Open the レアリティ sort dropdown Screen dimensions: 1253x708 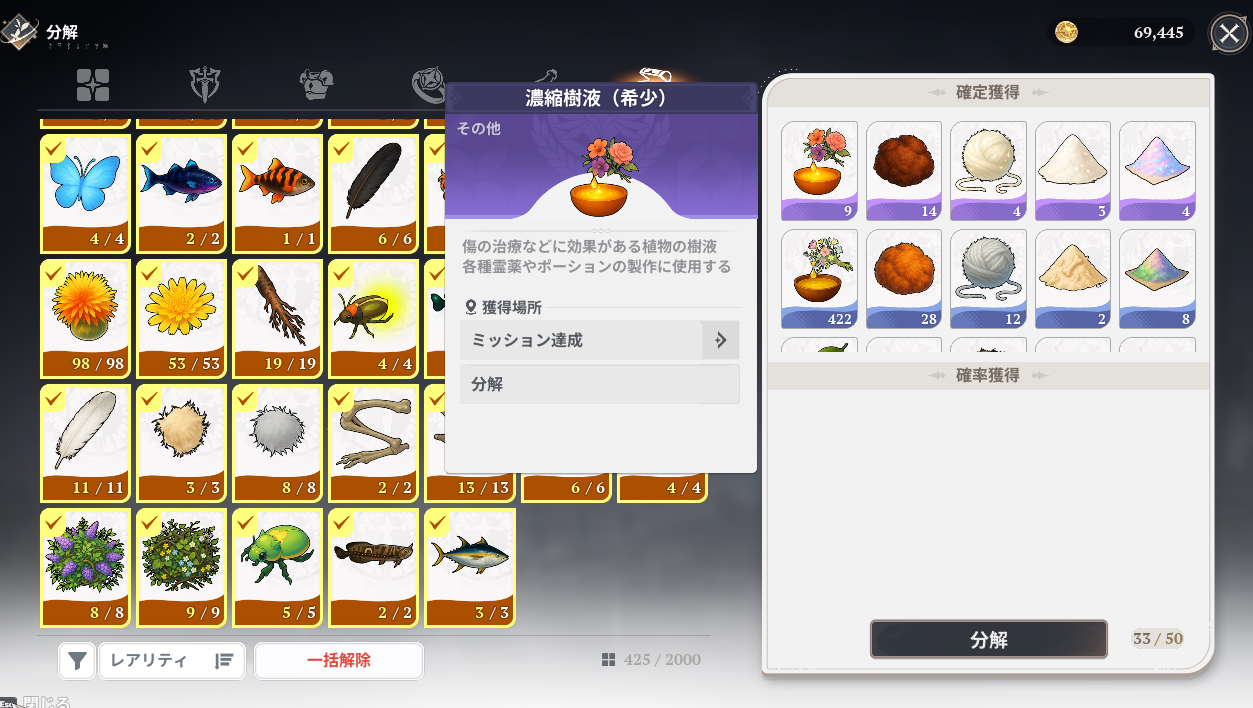pos(172,660)
